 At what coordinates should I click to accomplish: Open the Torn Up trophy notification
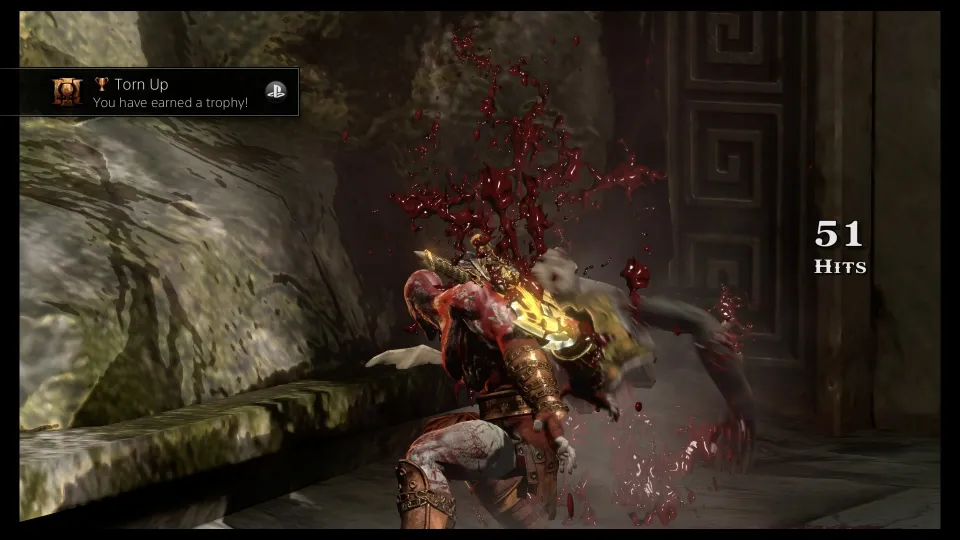click(x=170, y=93)
